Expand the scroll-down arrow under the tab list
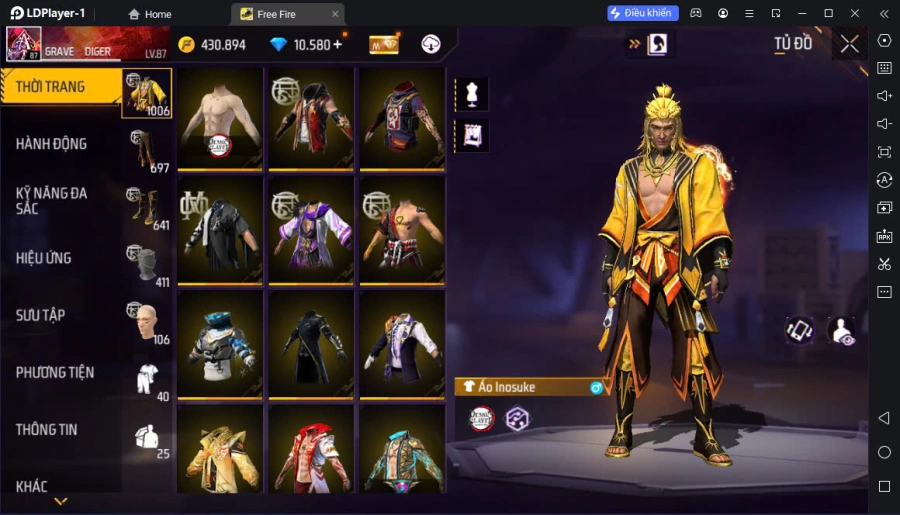This screenshot has width=900, height=515. [x=61, y=501]
